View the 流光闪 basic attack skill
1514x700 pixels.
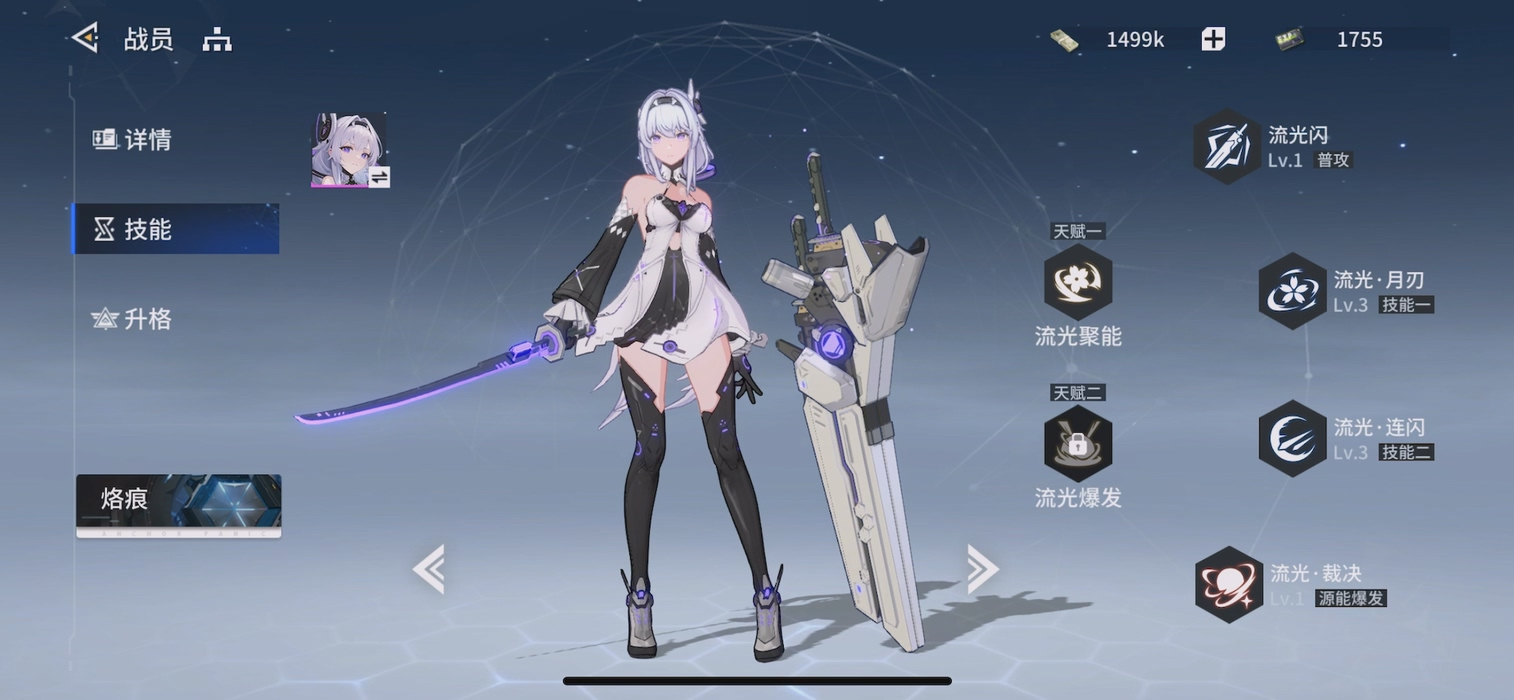tap(1228, 146)
